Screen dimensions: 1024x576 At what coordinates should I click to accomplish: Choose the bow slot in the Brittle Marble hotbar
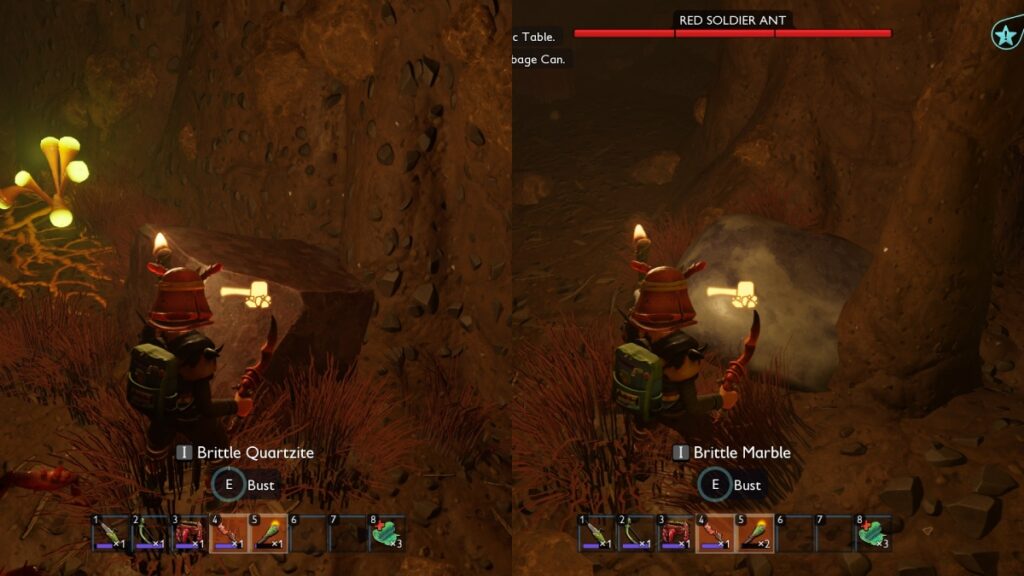tap(637, 533)
